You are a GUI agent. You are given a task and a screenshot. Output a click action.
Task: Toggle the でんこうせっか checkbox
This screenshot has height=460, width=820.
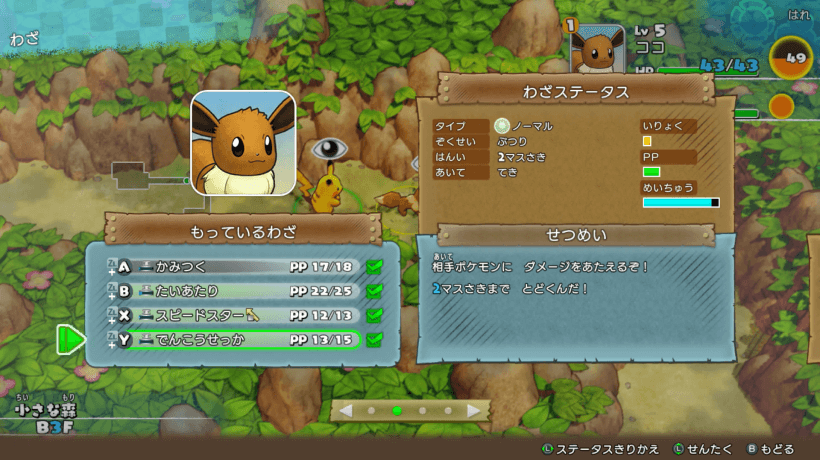point(375,340)
